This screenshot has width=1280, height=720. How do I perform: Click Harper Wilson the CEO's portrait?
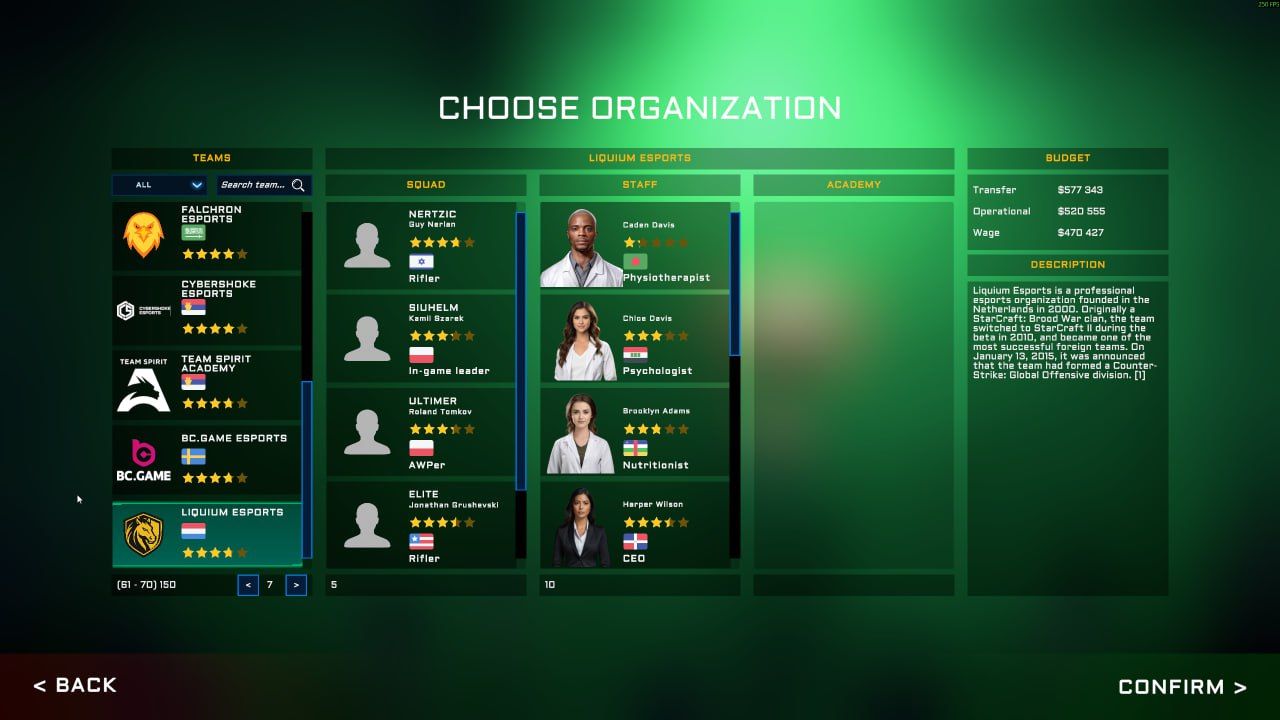582,527
